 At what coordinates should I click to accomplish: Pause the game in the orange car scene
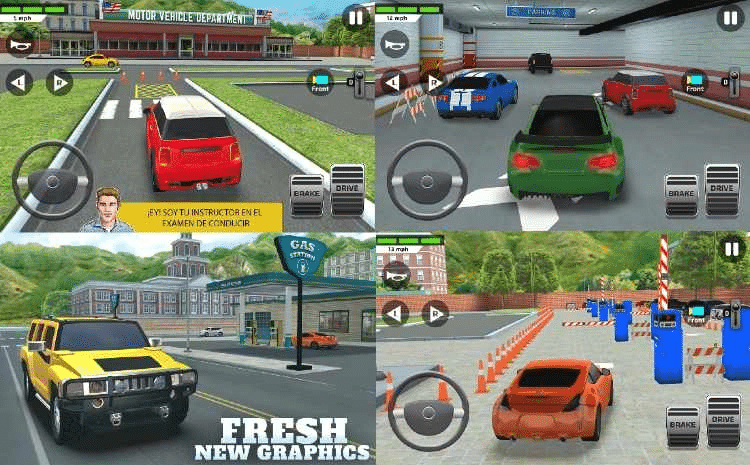(730, 248)
